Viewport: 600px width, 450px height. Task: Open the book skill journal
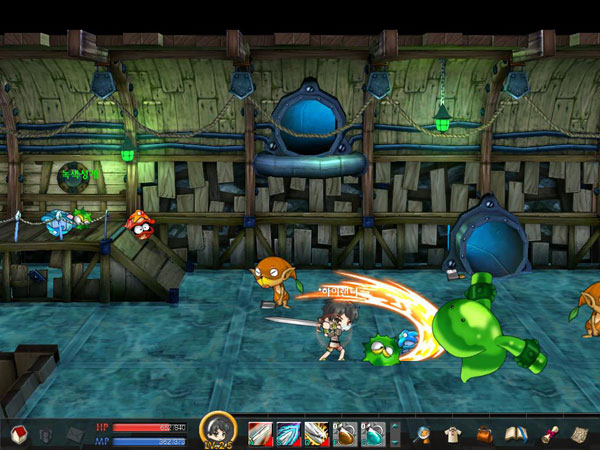click(515, 433)
